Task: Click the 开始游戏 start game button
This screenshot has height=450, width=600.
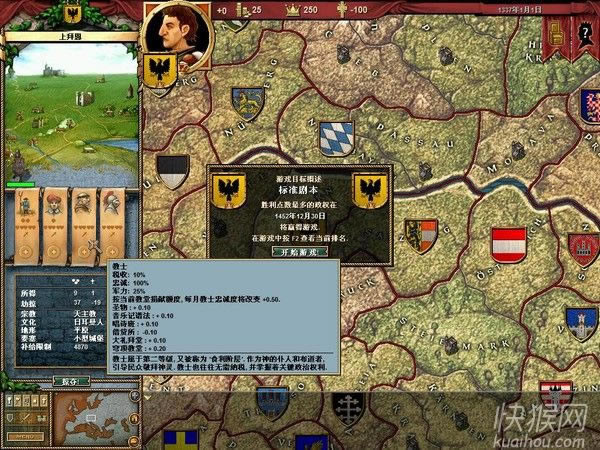Action: (300, 252)
